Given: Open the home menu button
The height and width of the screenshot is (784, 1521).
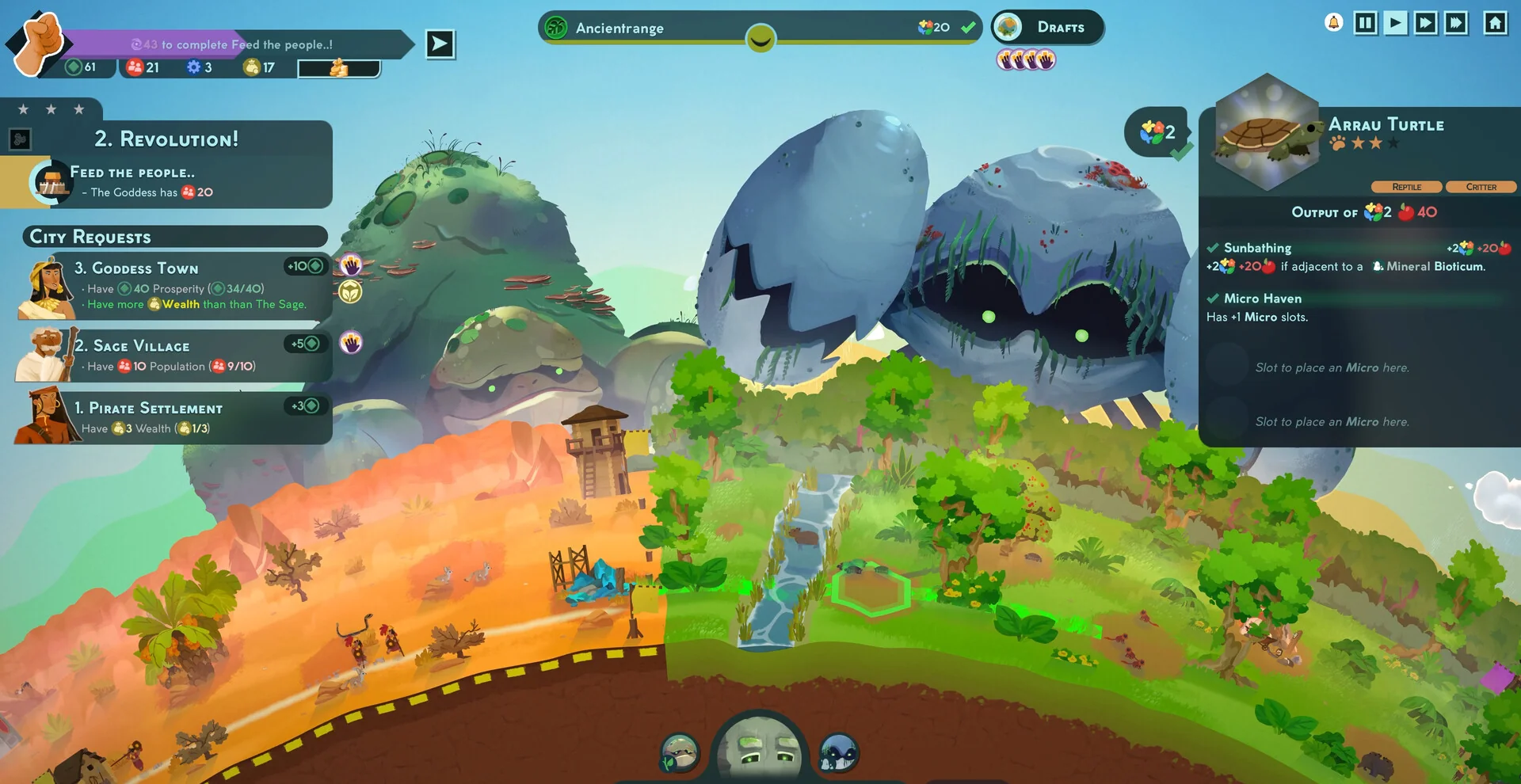Looking at the screenshot, I should click(1495, 23).
